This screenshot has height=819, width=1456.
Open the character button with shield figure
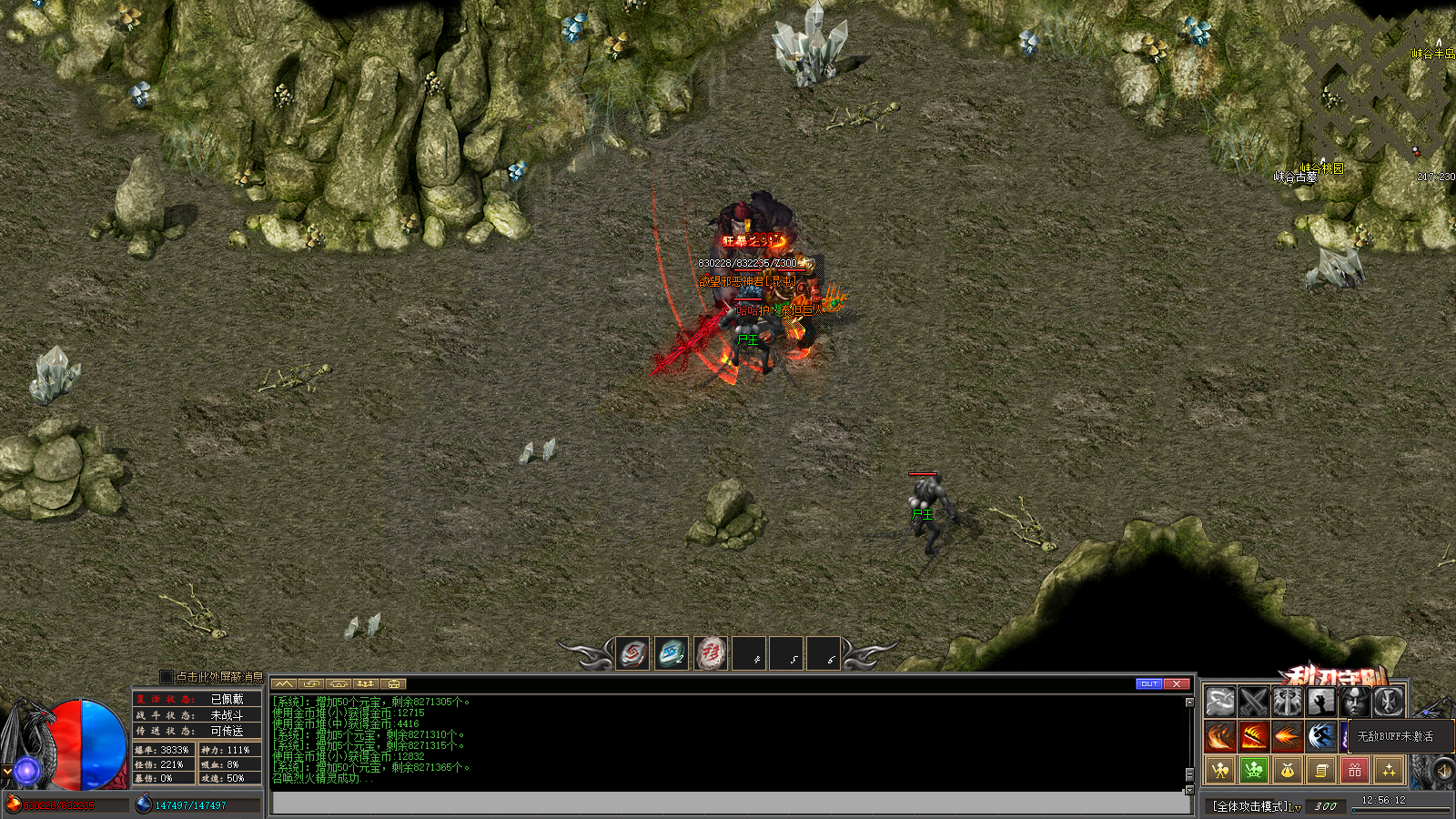[x=1220, y=771]
